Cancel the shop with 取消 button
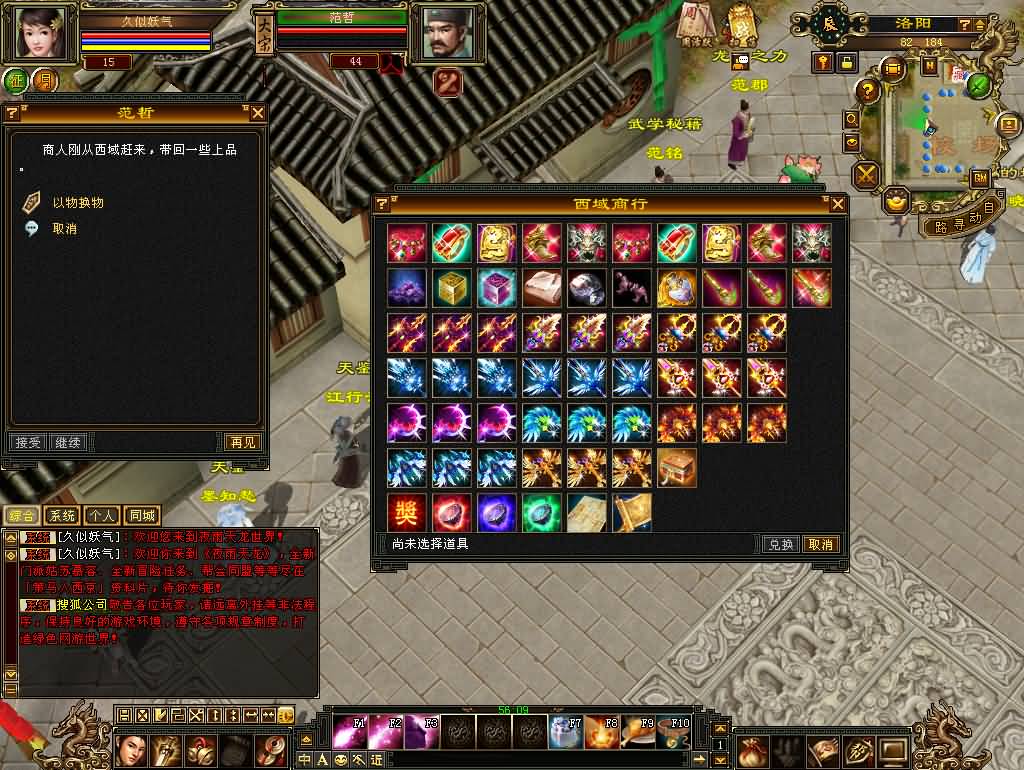Screen dimensions: 1024x770 (x=821, y=545)
